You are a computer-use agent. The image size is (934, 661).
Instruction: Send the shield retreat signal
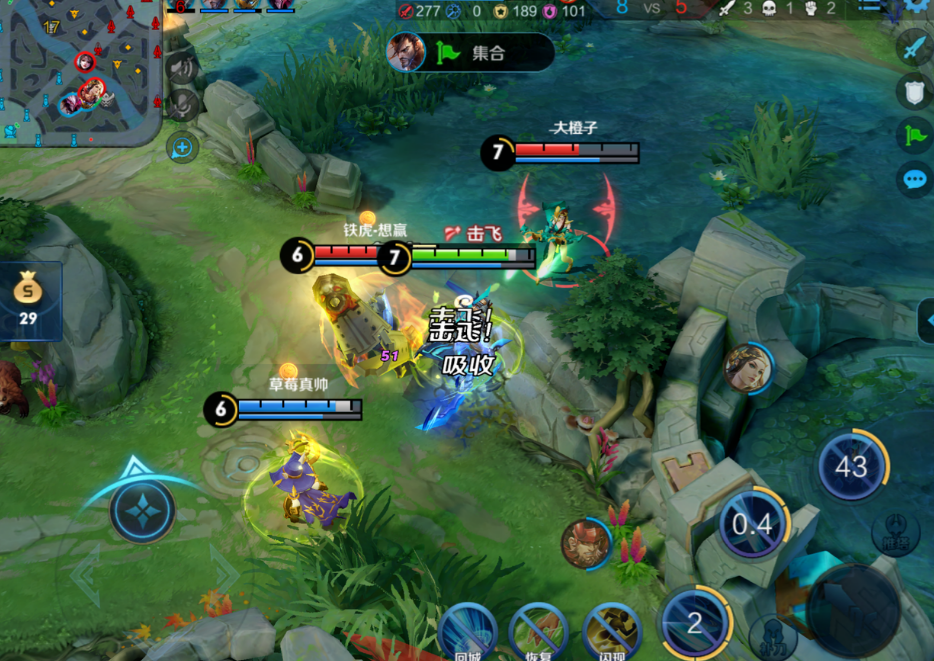pos(914,91)
